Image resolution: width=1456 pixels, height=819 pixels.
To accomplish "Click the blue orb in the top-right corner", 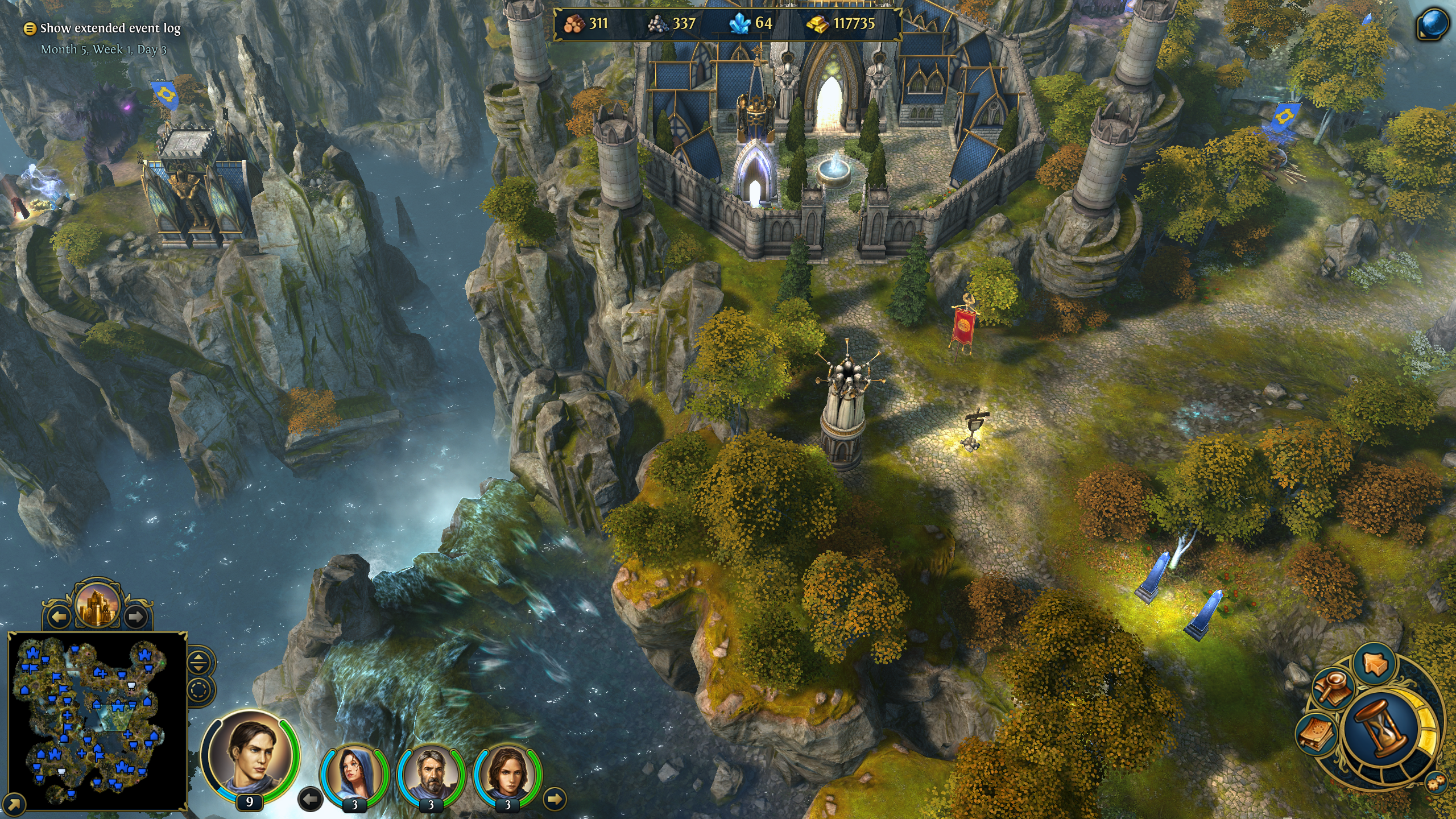I will [x=1432, y=26].
